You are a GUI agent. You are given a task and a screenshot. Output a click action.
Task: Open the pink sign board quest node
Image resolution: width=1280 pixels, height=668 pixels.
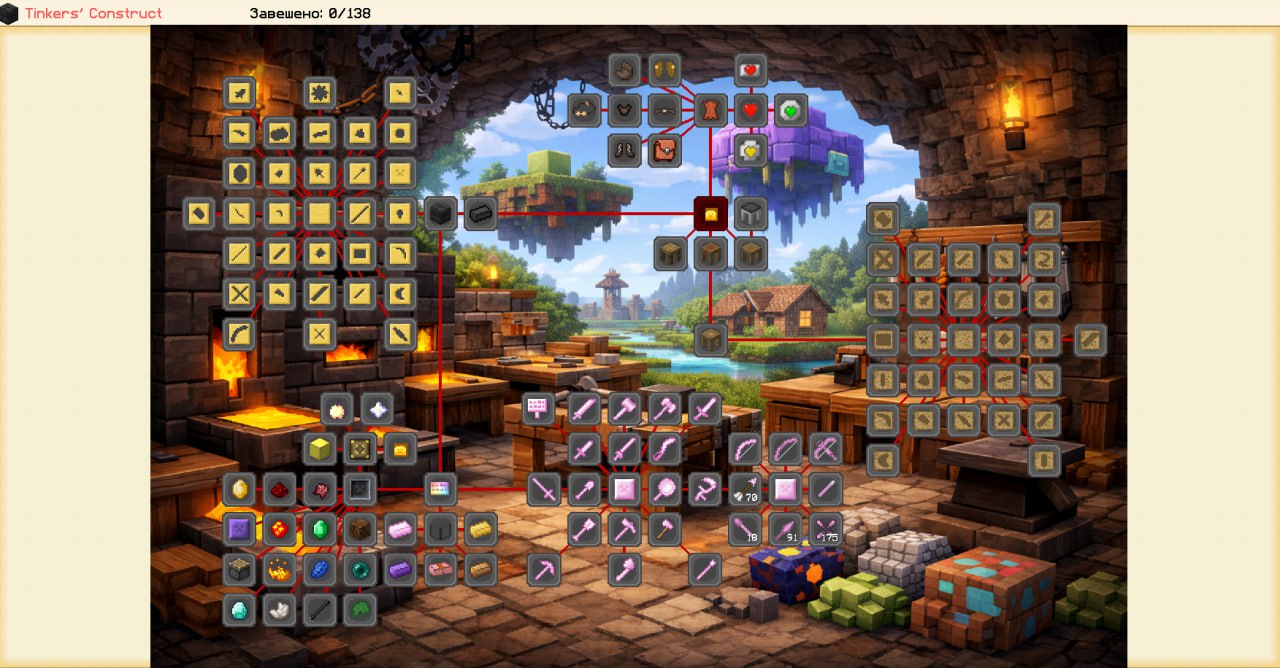click(538, 408)
